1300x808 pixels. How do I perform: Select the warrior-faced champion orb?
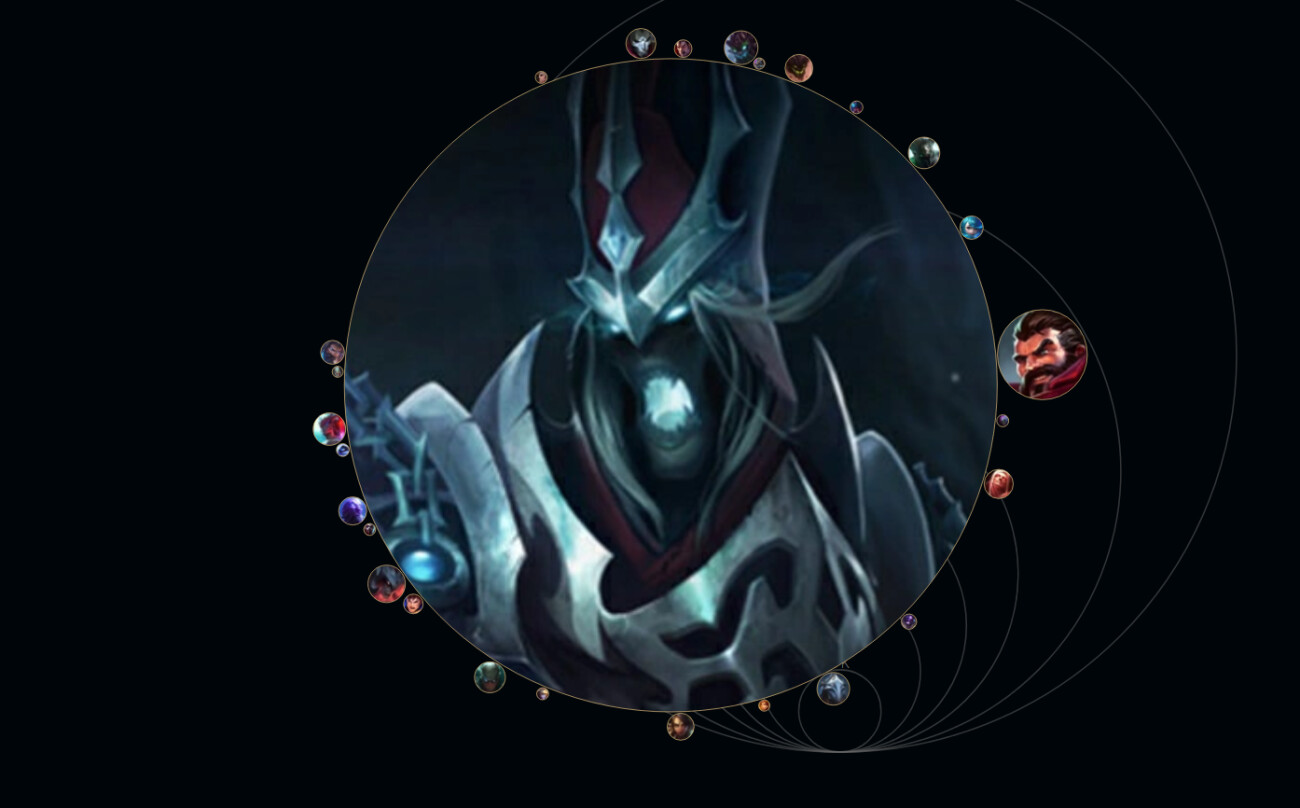click(332, 352)
